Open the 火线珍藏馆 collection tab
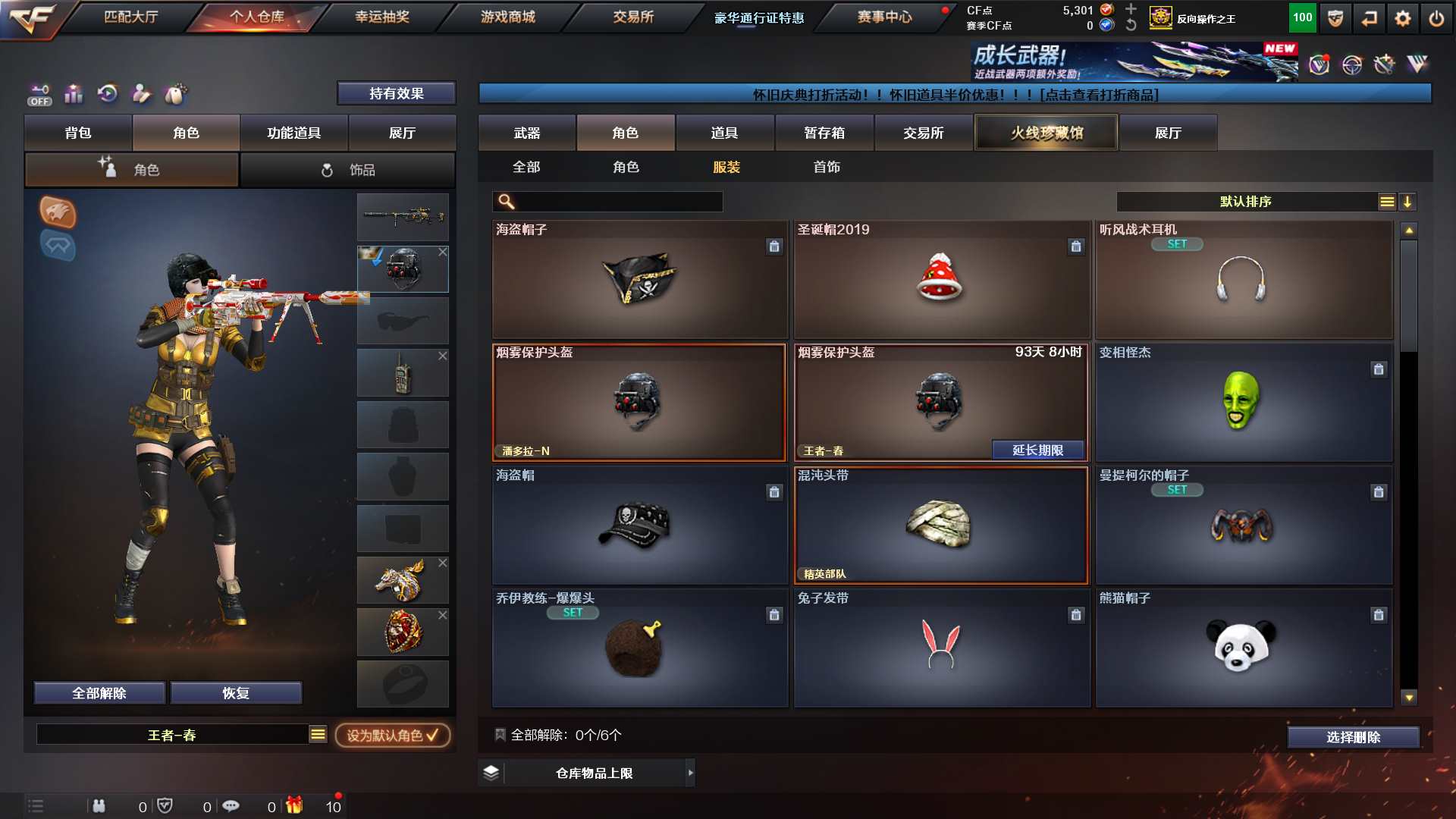Viewport: 1456px width, 819px height. tap(1046, 133)
